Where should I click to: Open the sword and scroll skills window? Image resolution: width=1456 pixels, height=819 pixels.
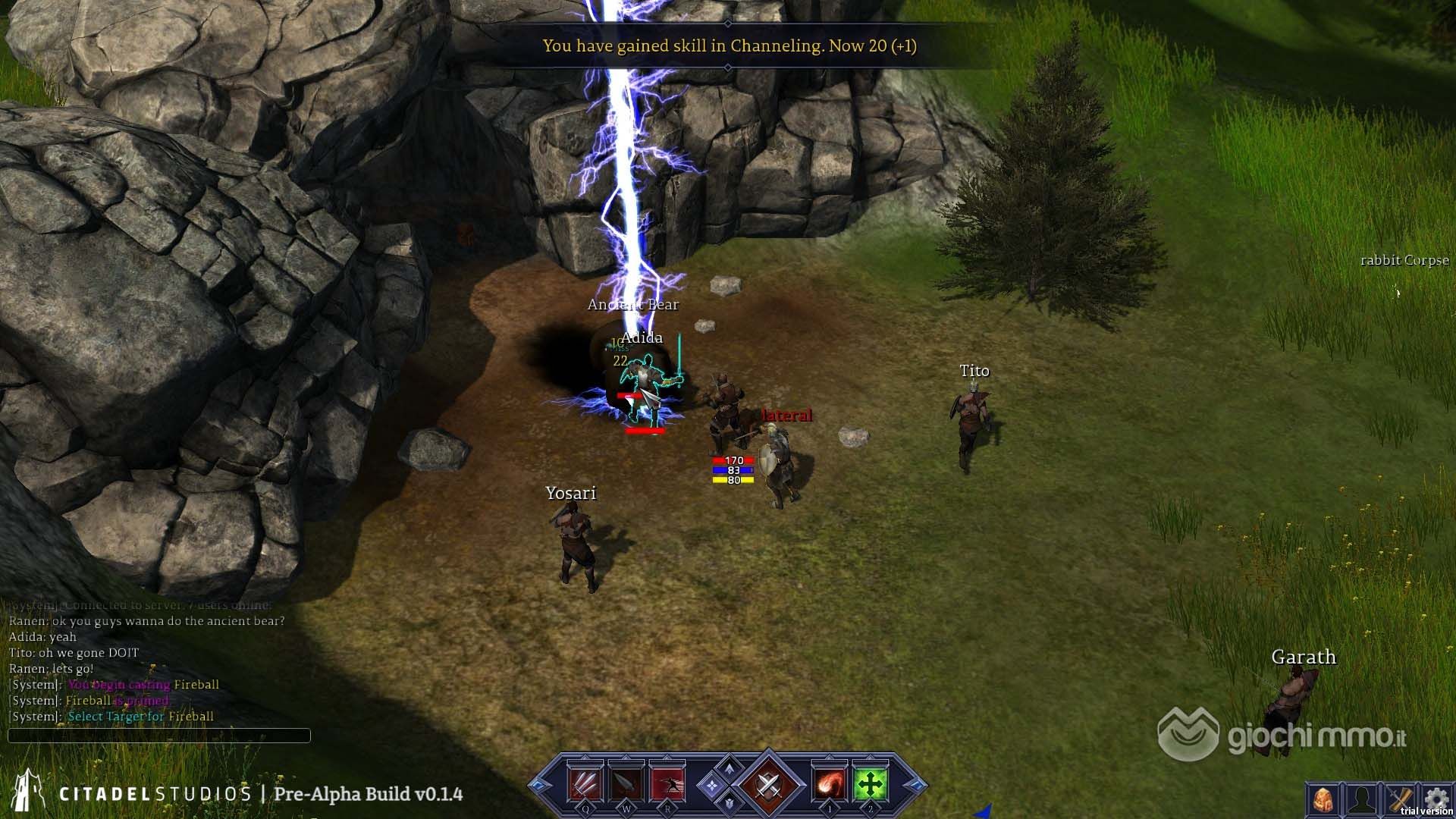pos(1400,799)
